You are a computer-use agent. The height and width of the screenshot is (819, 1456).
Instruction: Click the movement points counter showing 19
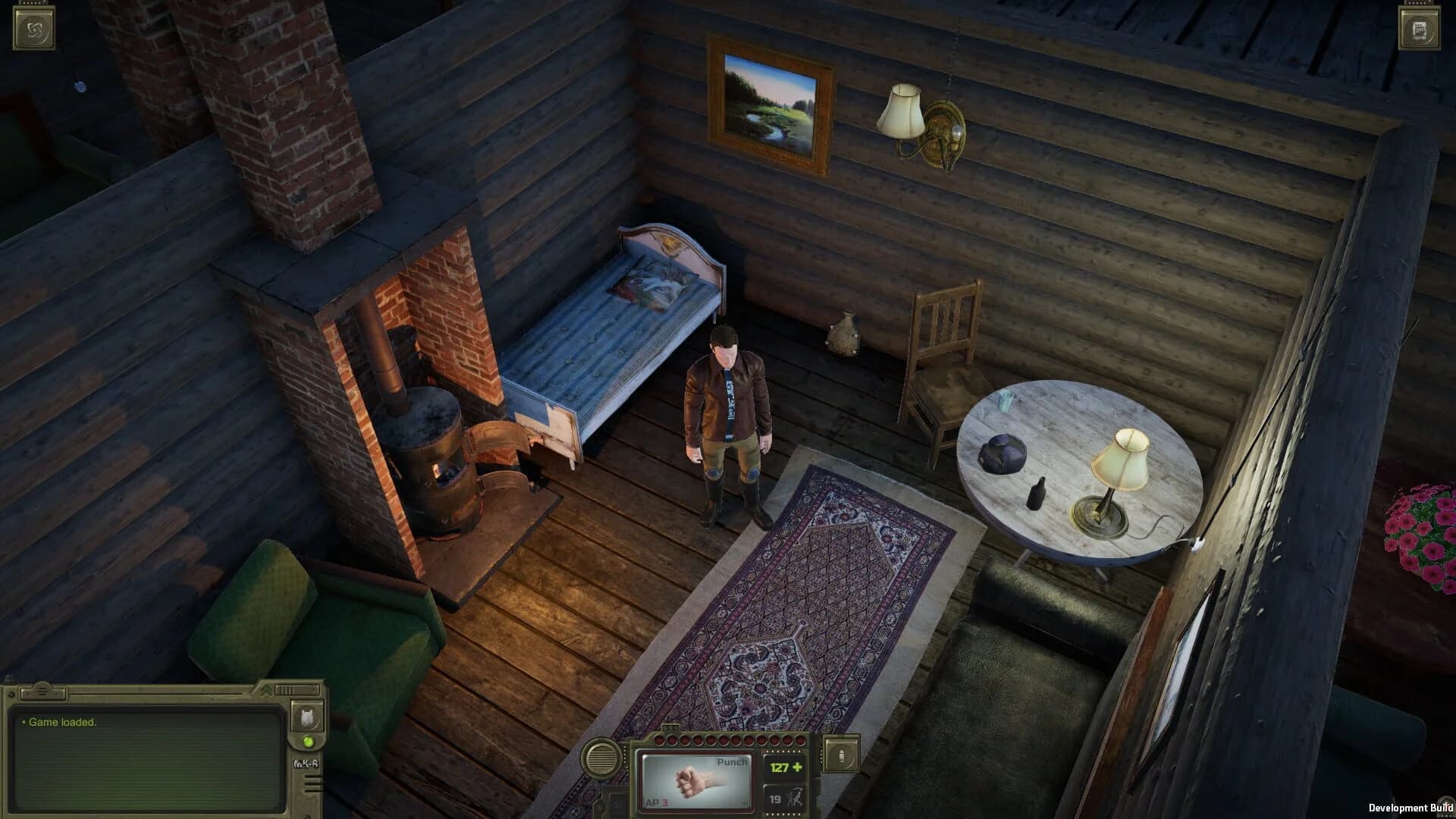tap(776, 801)
